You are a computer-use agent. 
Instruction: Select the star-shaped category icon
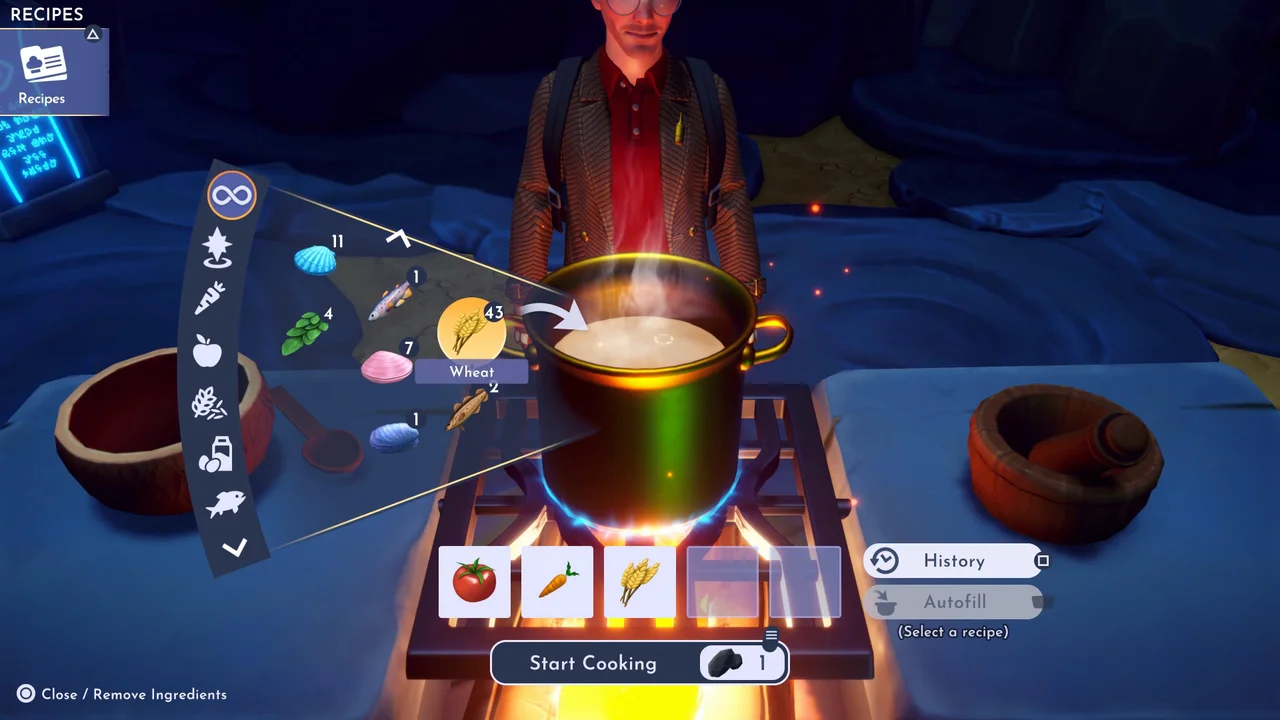217,247
